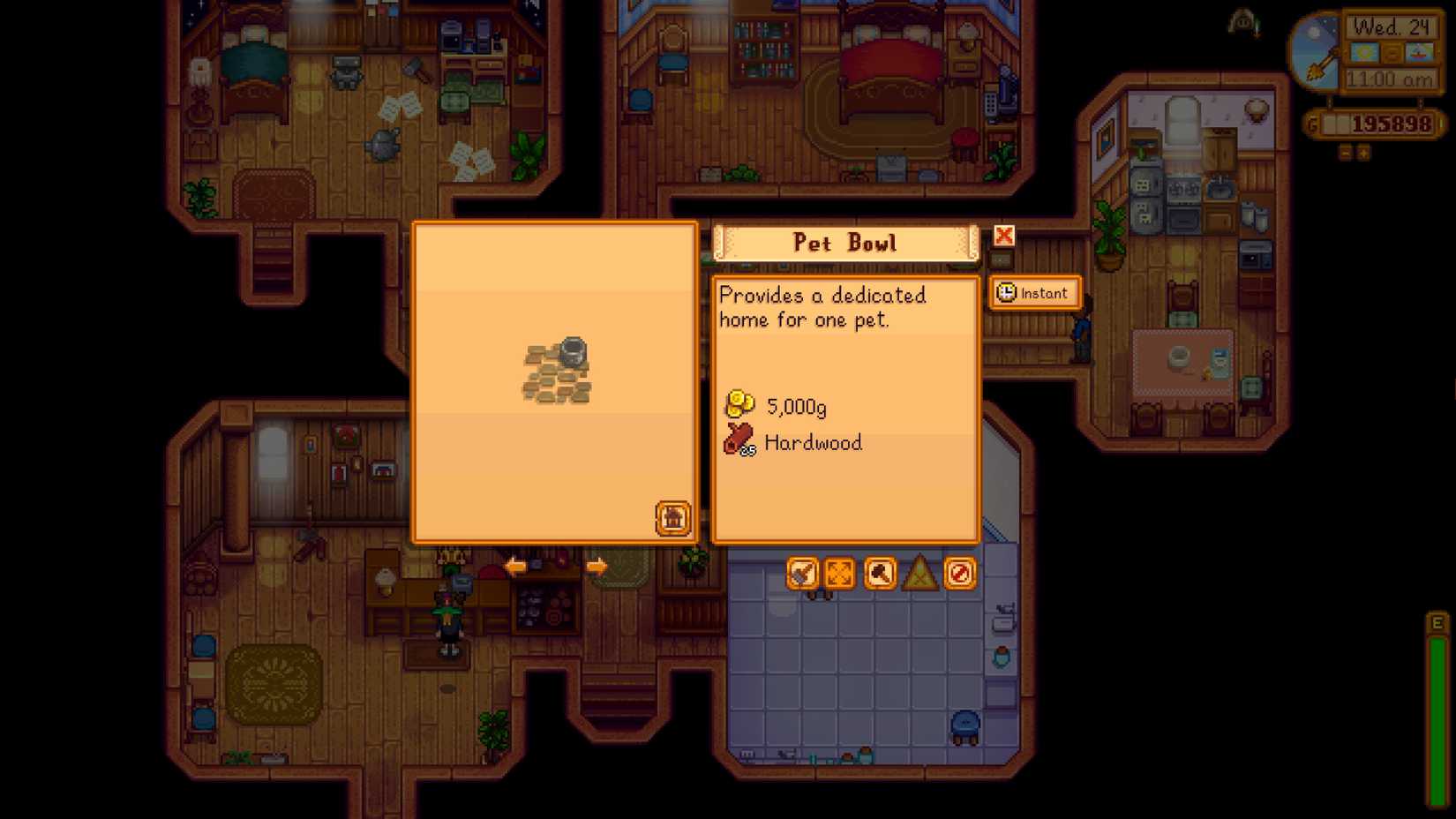Click the player character by the shop counter
The width and height of the screenshot is (1456, 819).
(450, 627)
